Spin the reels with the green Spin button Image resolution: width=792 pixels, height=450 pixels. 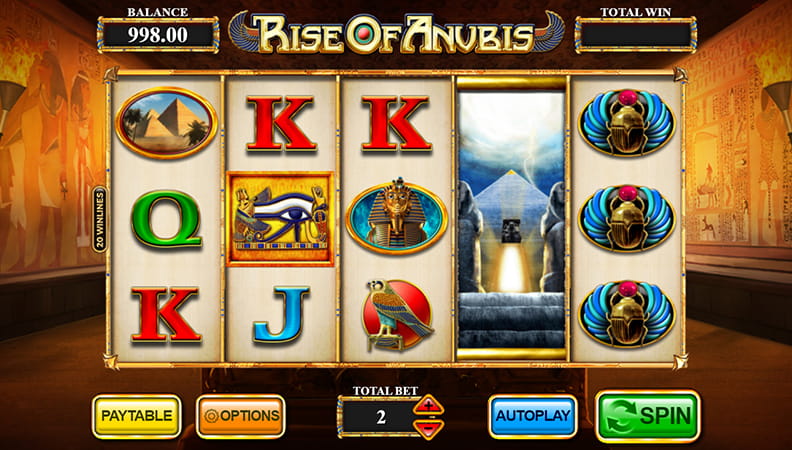click(x=647, y=415)
